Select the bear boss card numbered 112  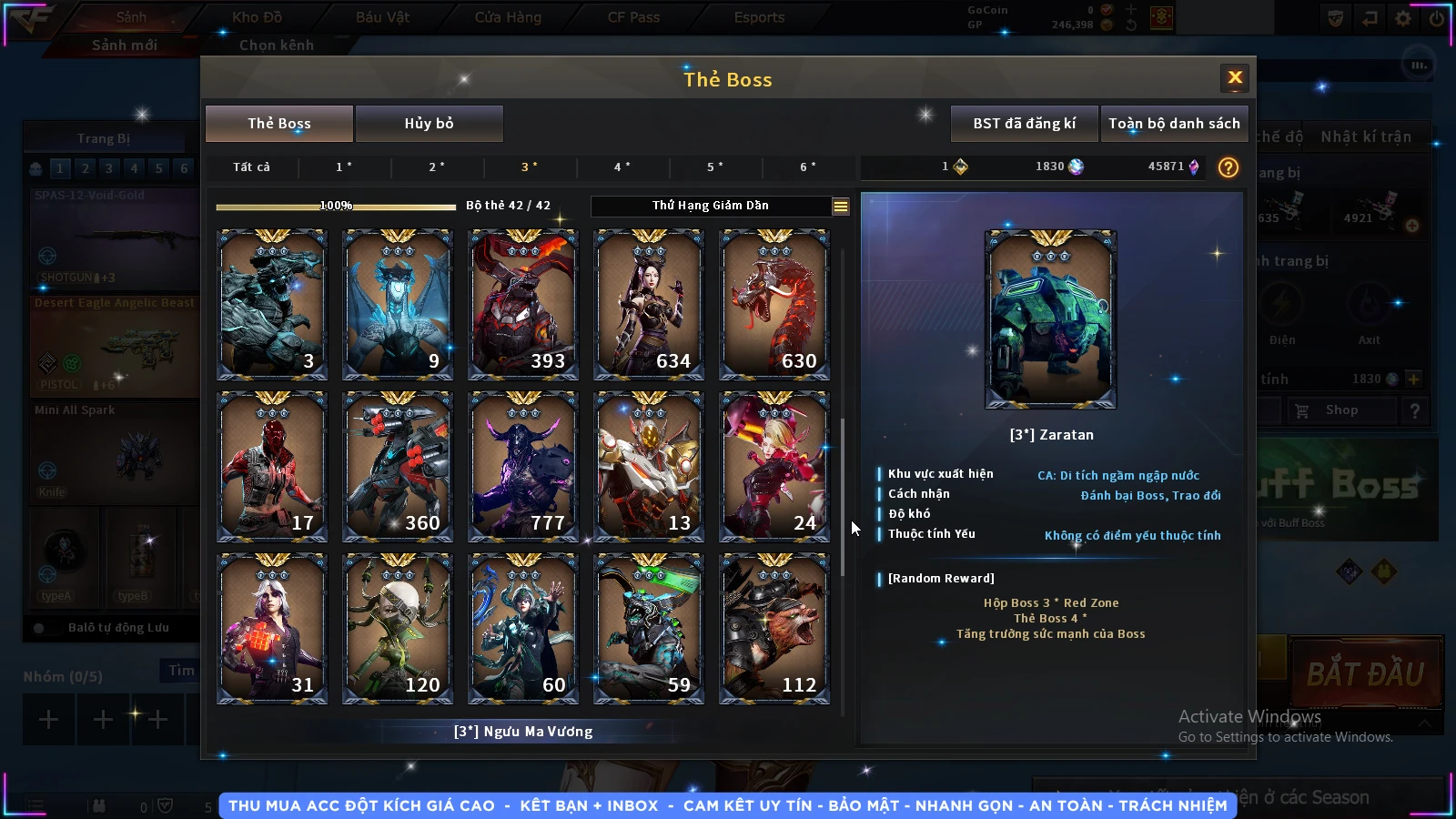tap(774, 629)
